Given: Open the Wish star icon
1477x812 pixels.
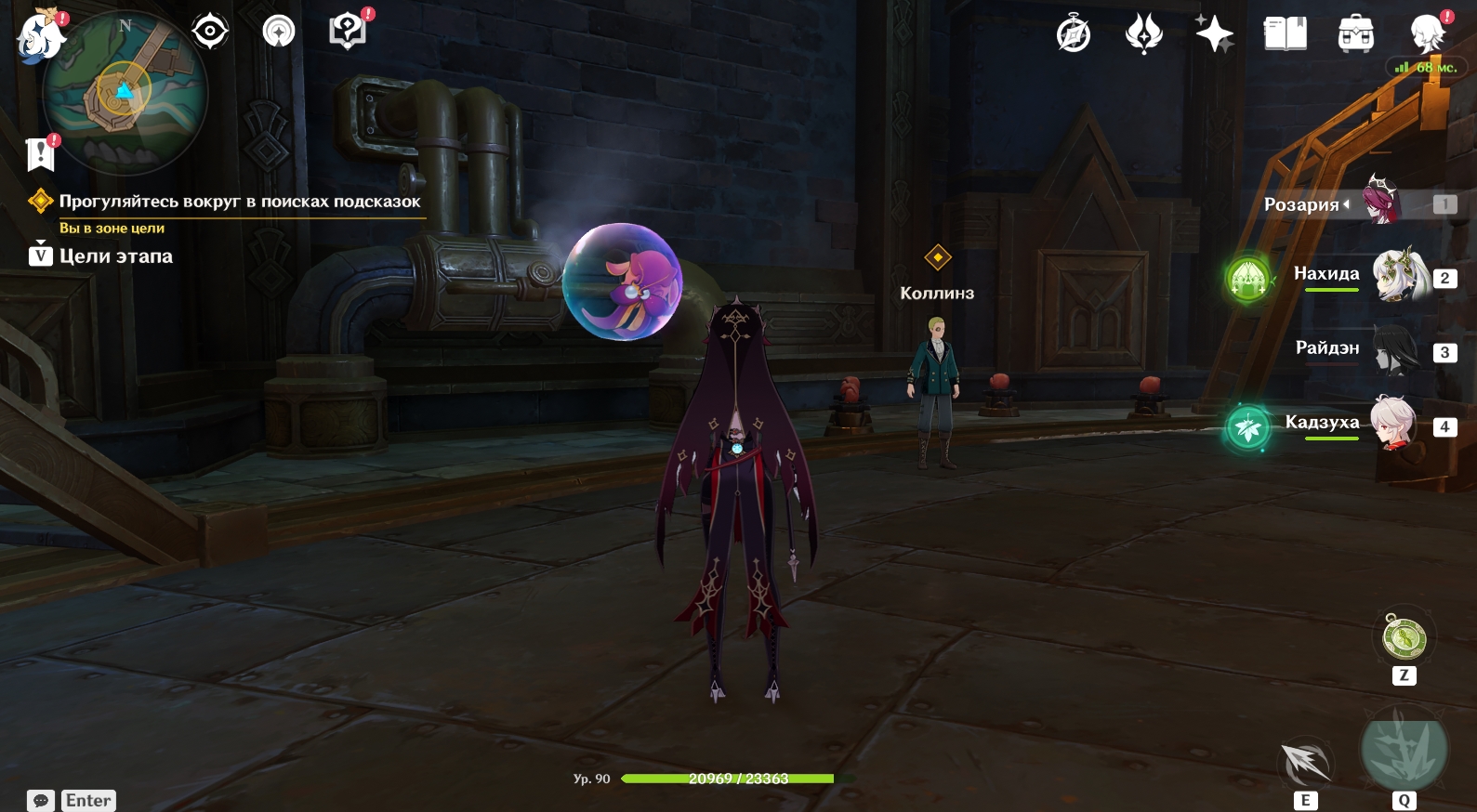Looking at the screenshot, I should 1214,34.
